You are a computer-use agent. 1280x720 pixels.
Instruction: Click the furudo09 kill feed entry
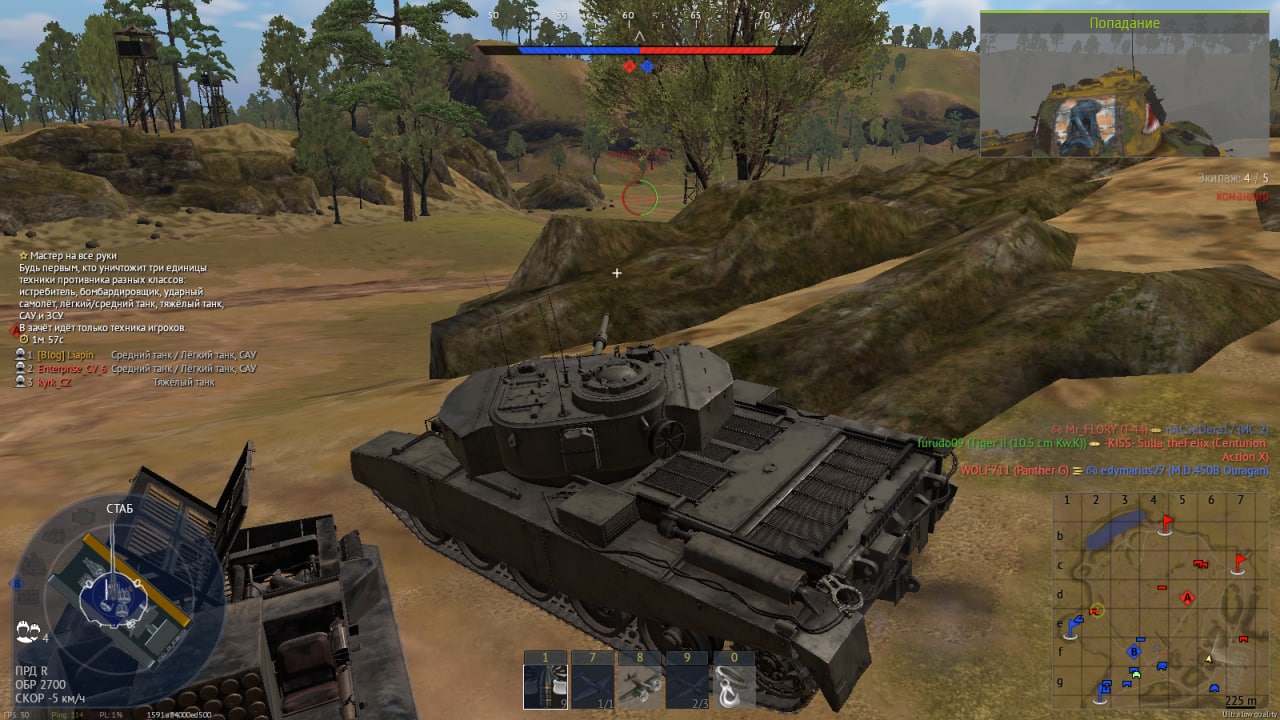[x=1001, y=443]
